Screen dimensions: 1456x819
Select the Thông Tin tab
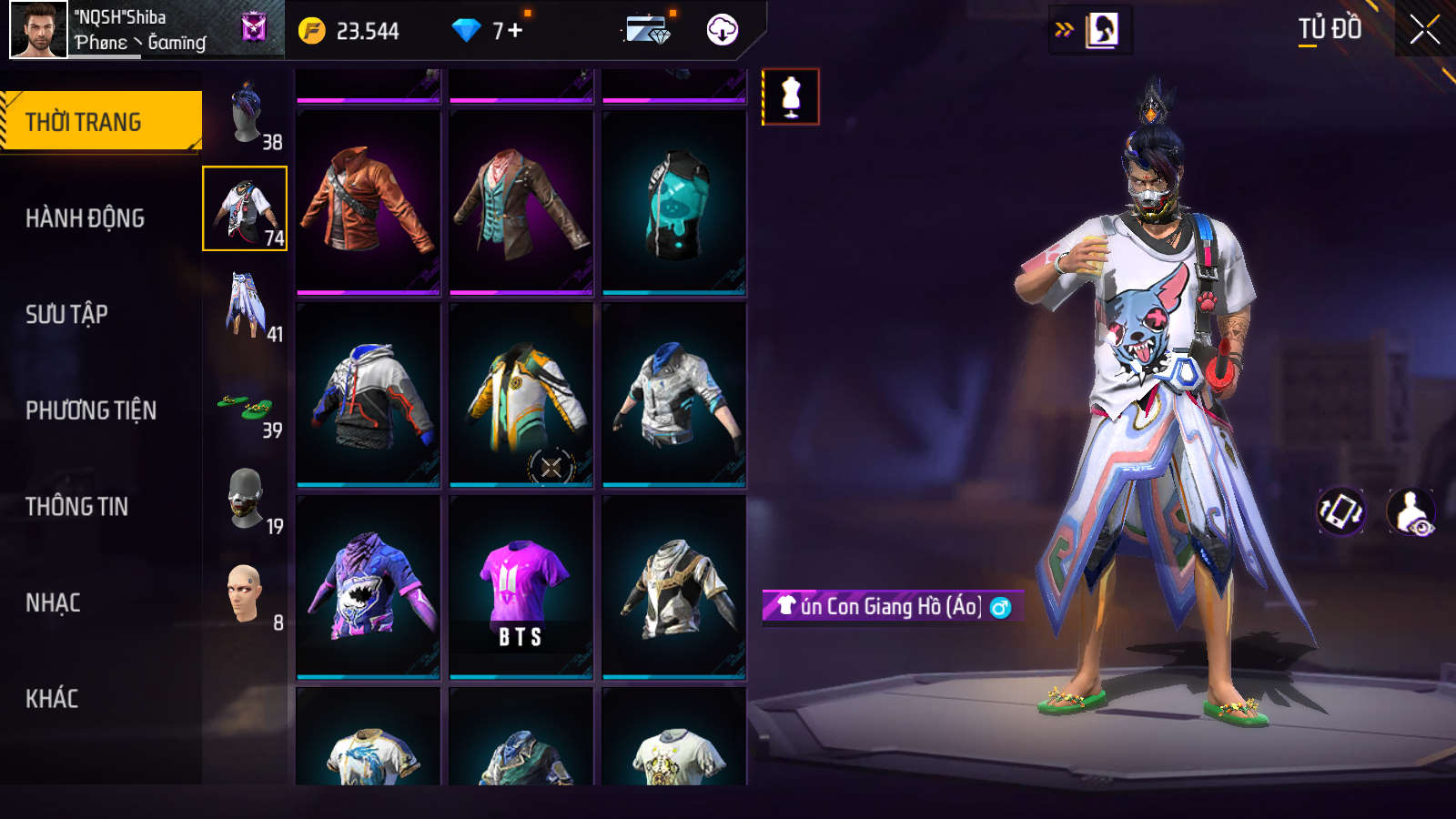tap(76, 507)
